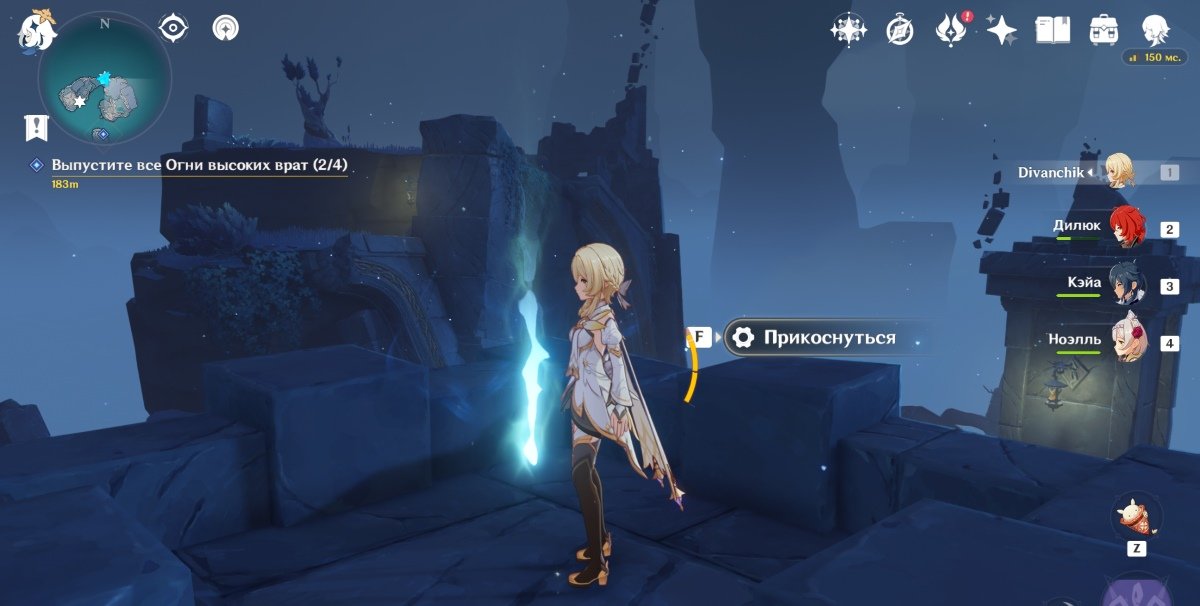Use the gadget icon above Z

pyautogui.click(x=1136, y=517)
